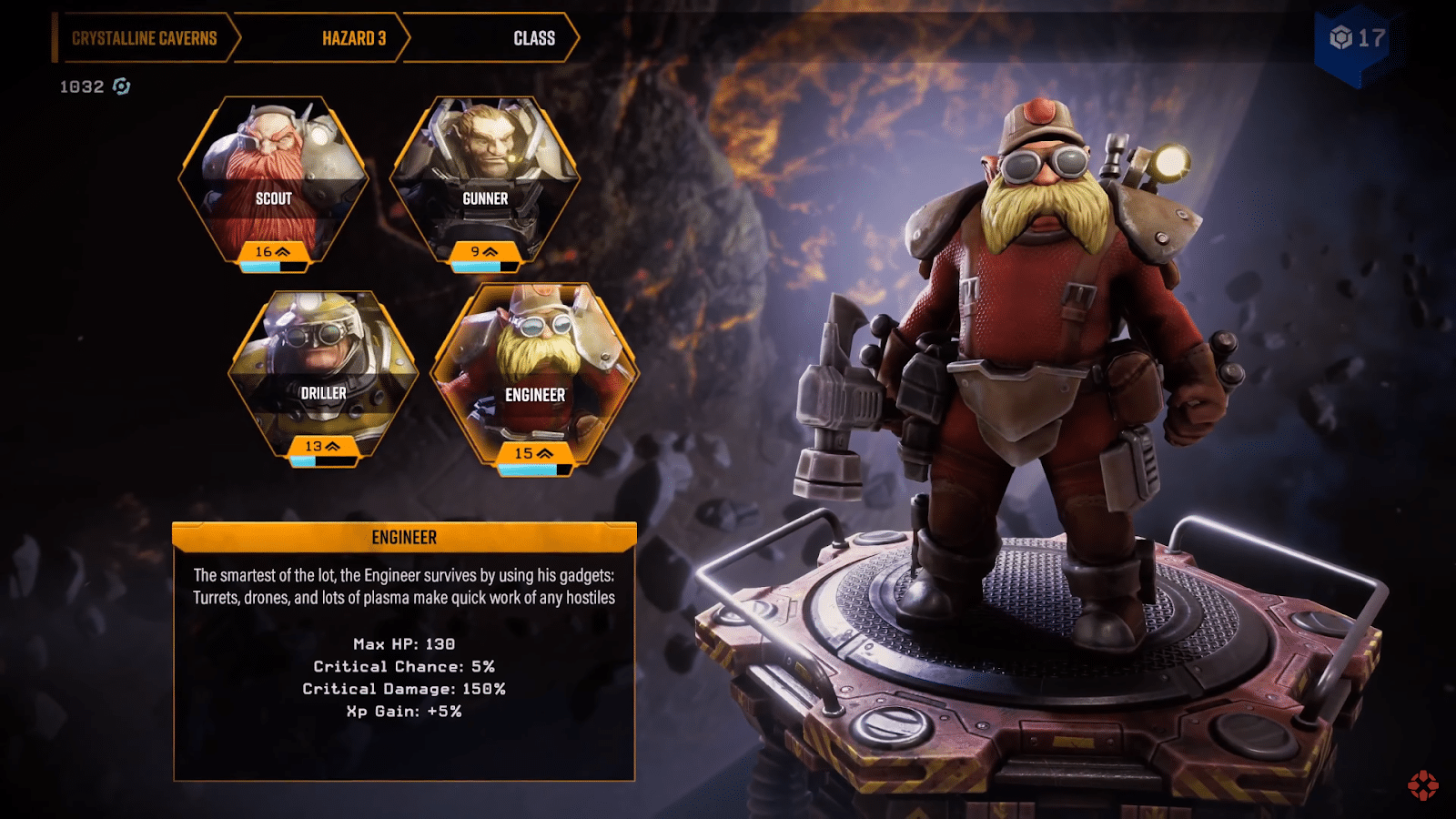Click the credits currency icon beside 1032
Viewport: 1456px width, 819px height.
119,87
